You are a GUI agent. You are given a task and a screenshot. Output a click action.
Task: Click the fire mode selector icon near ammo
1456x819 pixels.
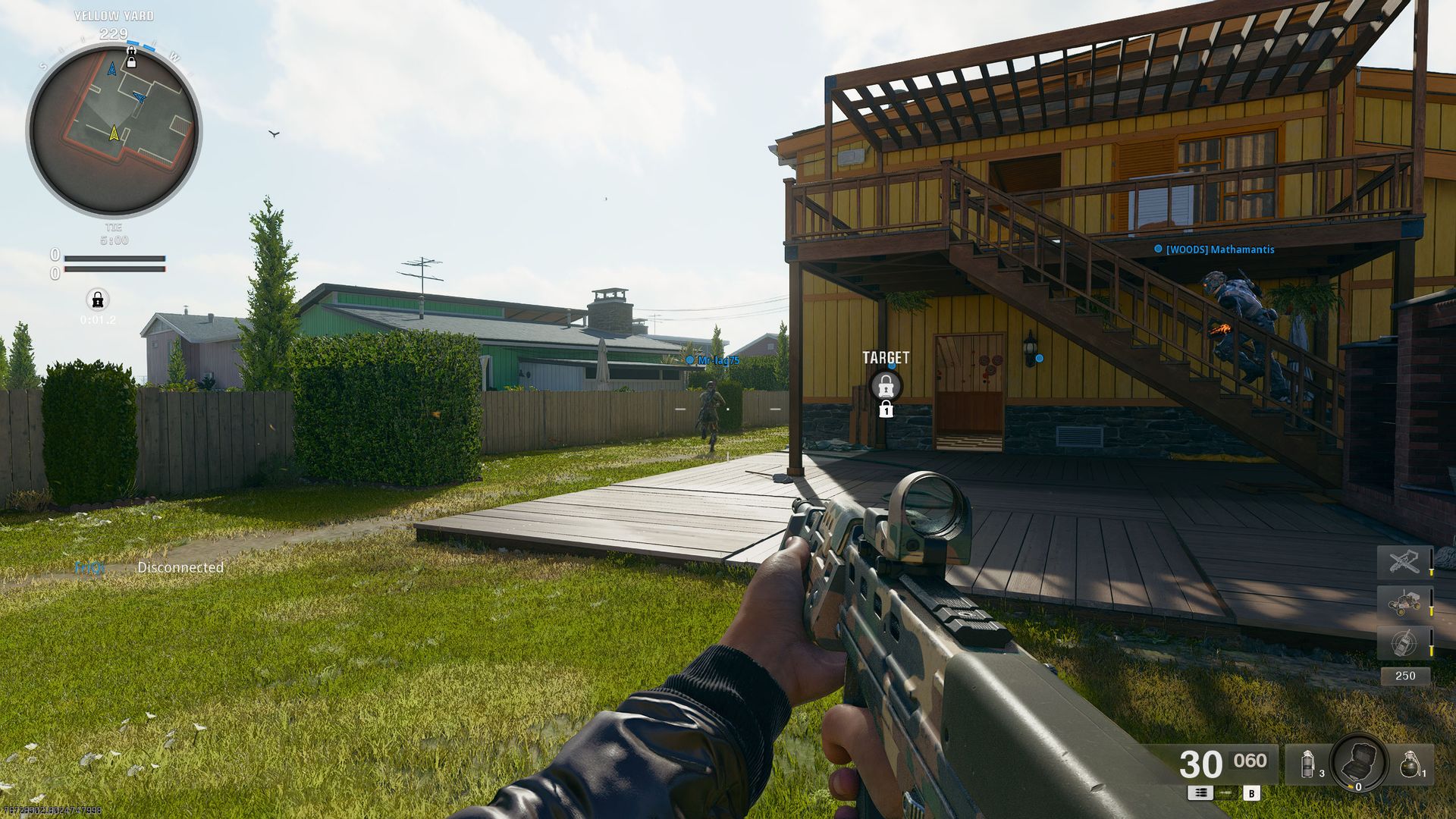click(1200, 793)
